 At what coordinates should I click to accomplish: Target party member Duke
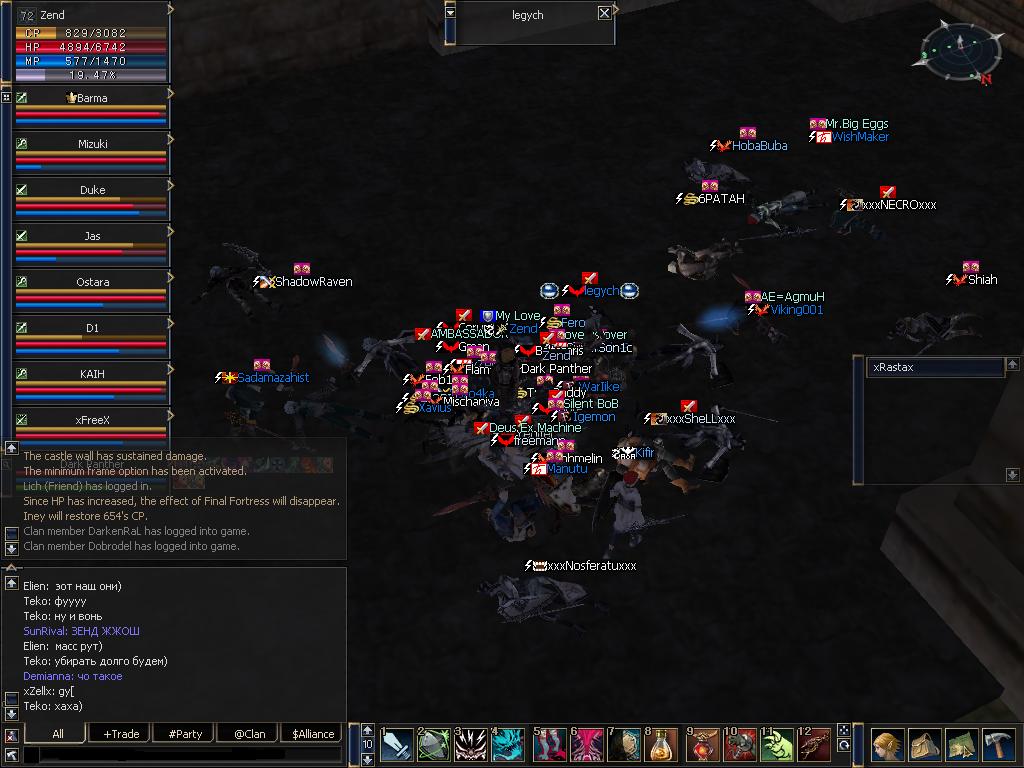click(92, 190)
